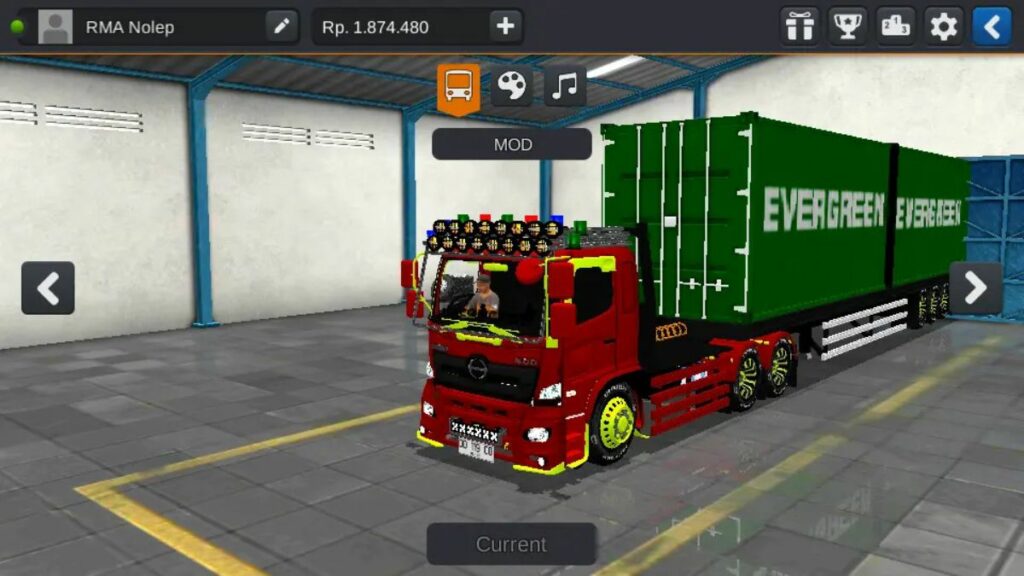Go back with the blue arrow
Image resolution: width=1024 pixels, height=576 pixels.
992,27
